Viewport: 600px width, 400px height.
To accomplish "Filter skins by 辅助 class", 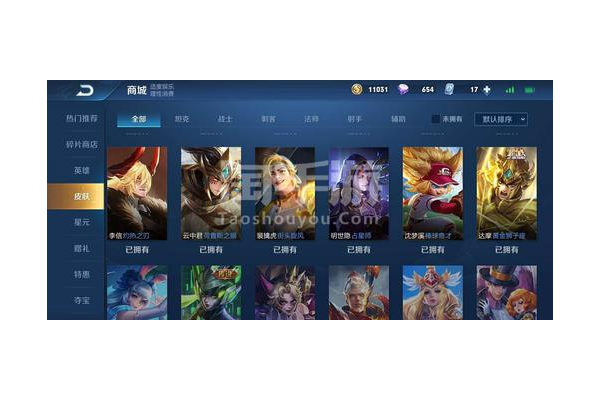I will pyautogui.click(x=399, y=119).
